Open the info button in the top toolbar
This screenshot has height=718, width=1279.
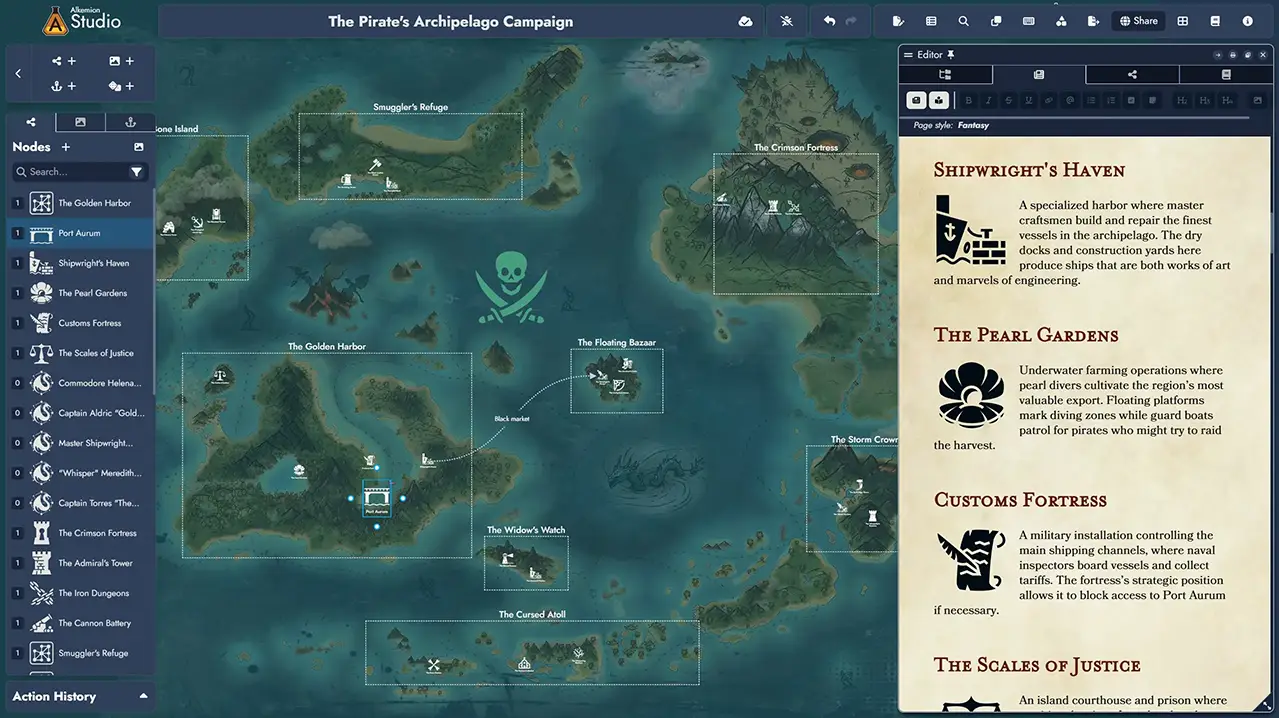[x=1247, y=21]
